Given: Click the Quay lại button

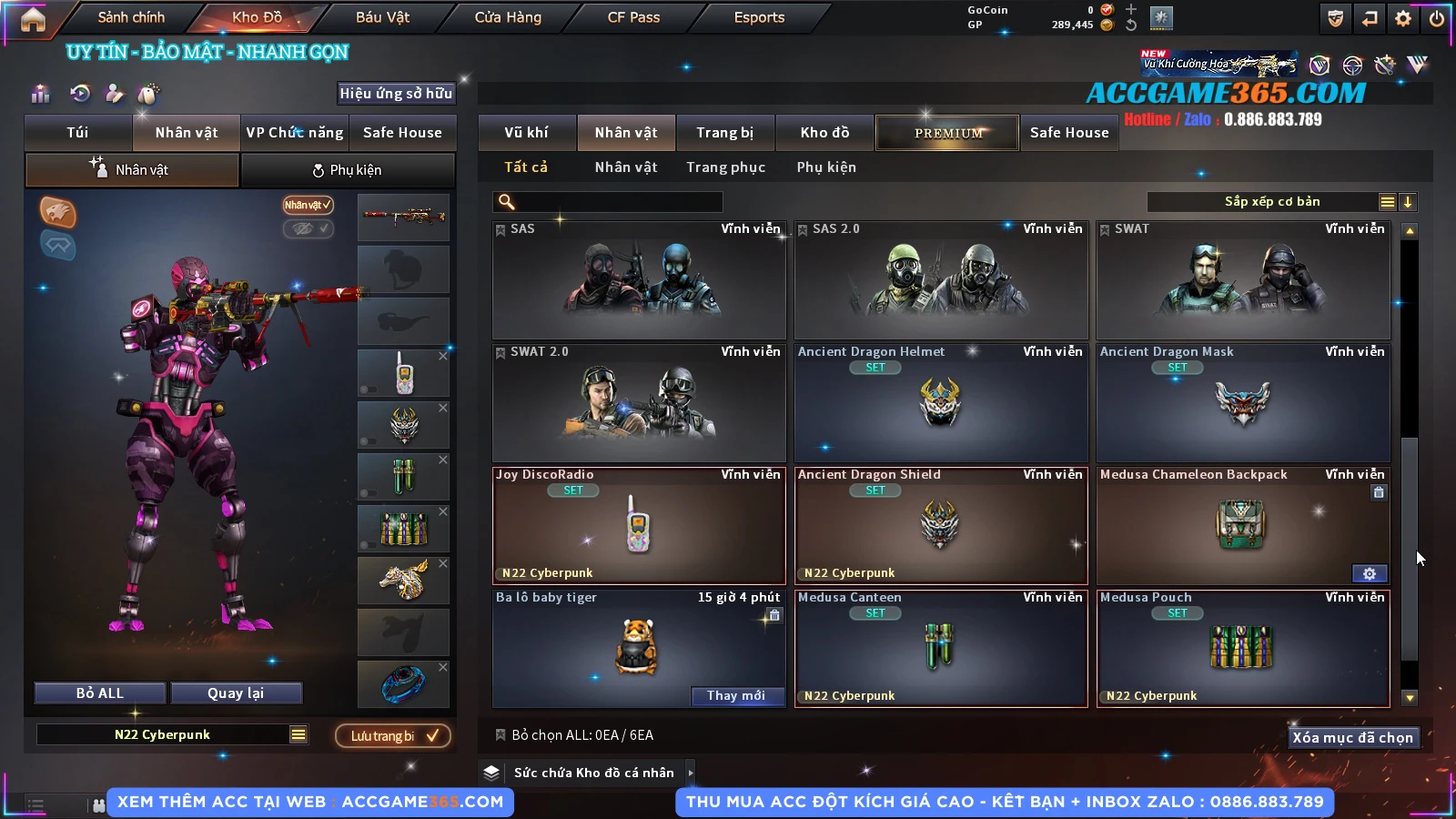Looking at the screenshot, I should (236, 693).
